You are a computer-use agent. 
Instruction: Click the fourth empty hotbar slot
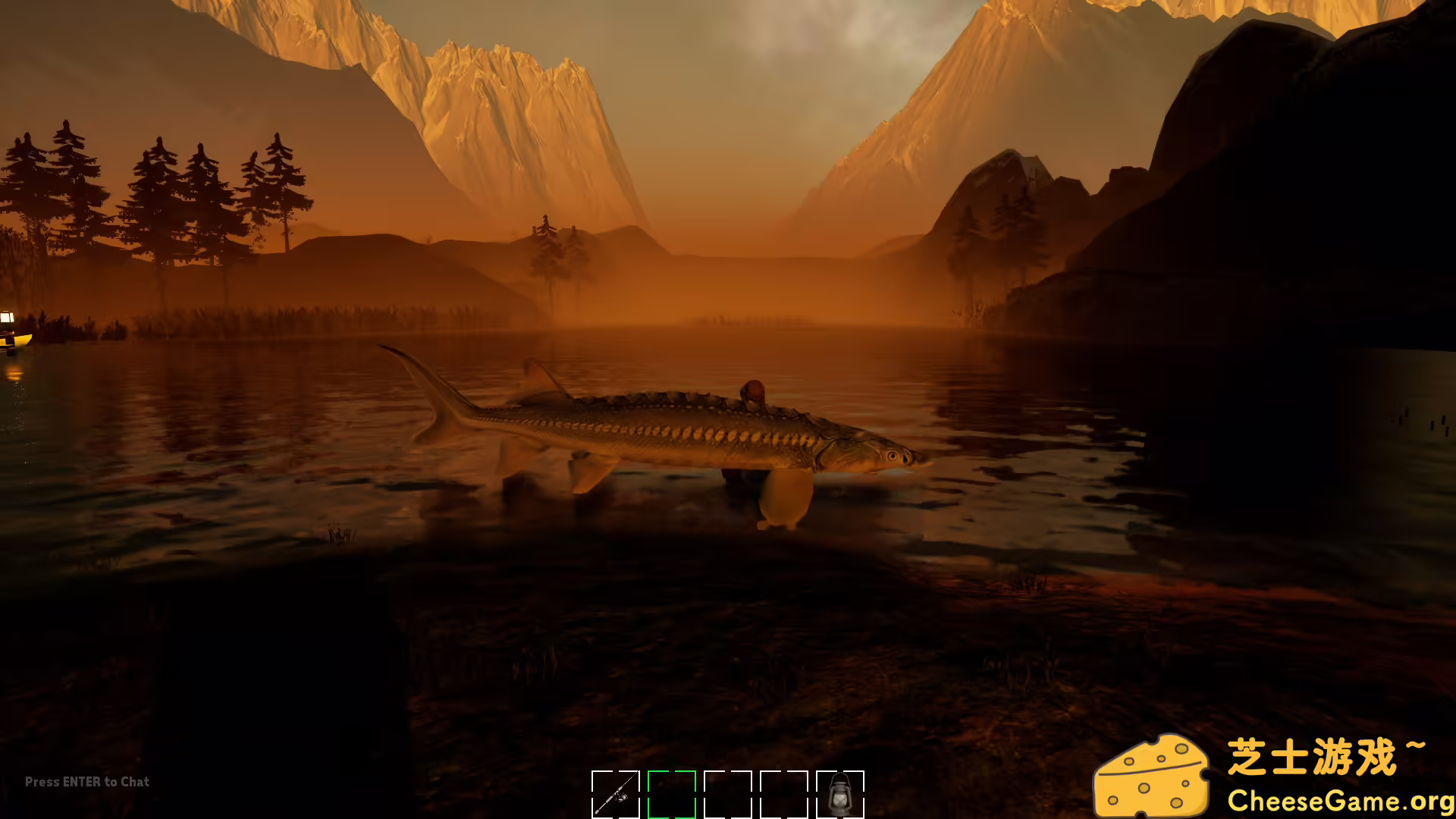click(785, 796)
